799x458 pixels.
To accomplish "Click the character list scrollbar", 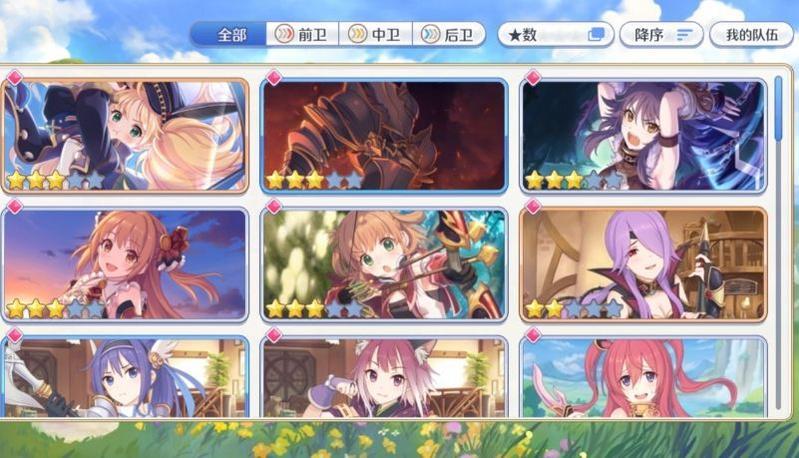I will click(780, 110).
